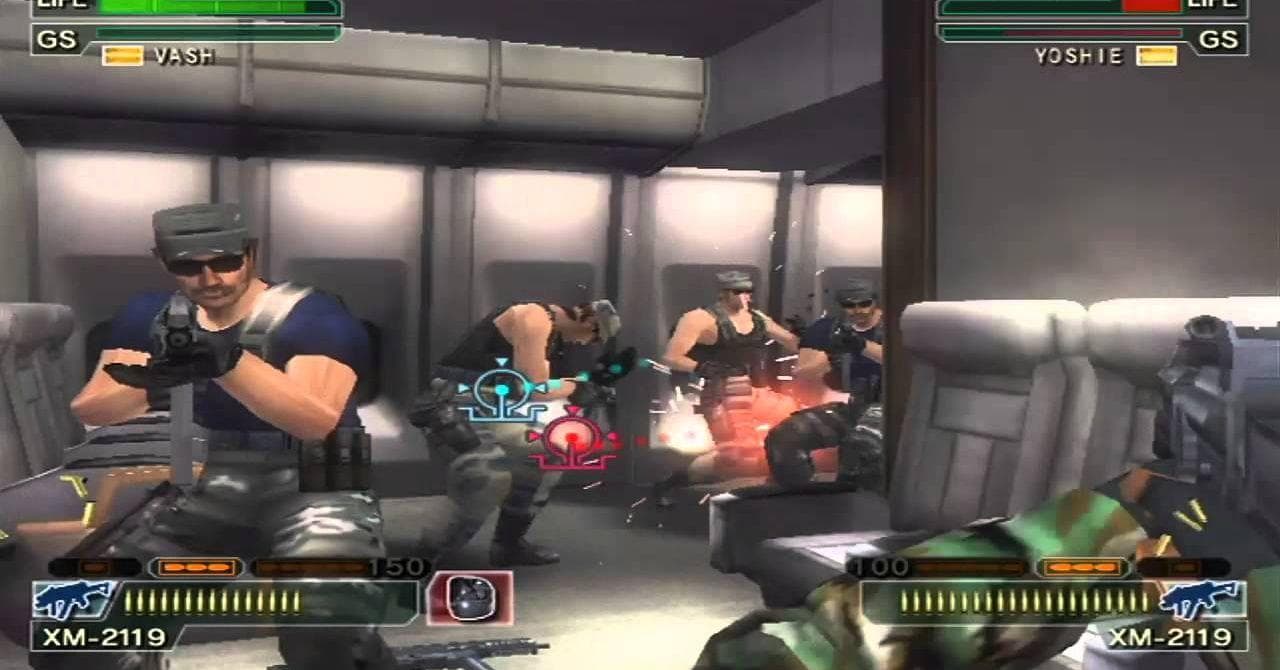Viewport: 1280px width, 670px height.
Task: Click the red-framed helmet item icon
Action: 469,598
